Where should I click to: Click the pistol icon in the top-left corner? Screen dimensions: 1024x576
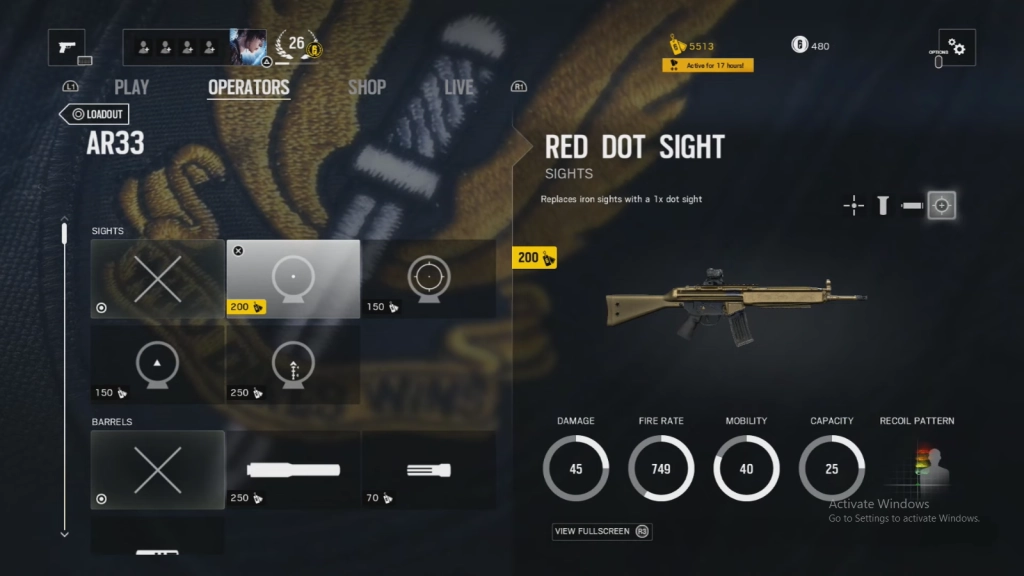pos(67,47)
